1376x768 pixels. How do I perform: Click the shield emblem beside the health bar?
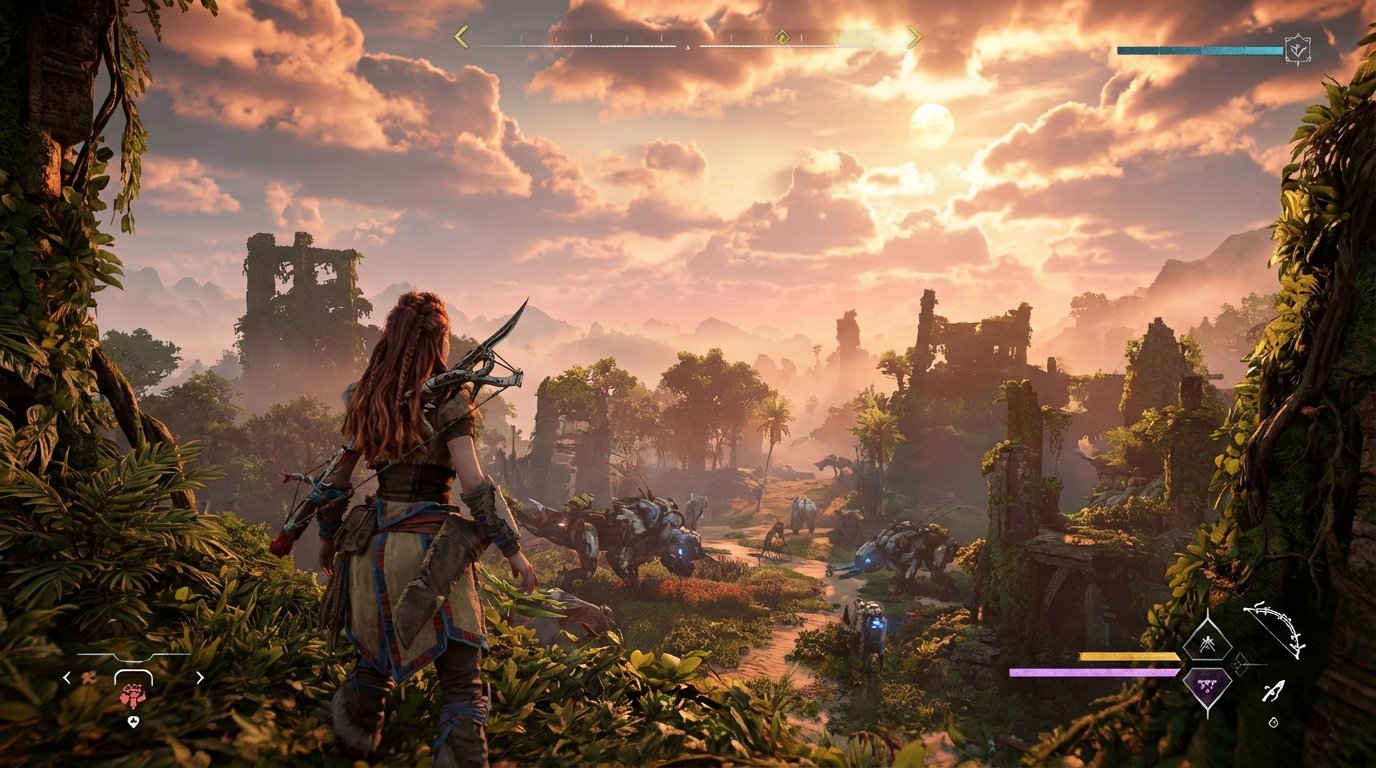tap(1300, 50)
